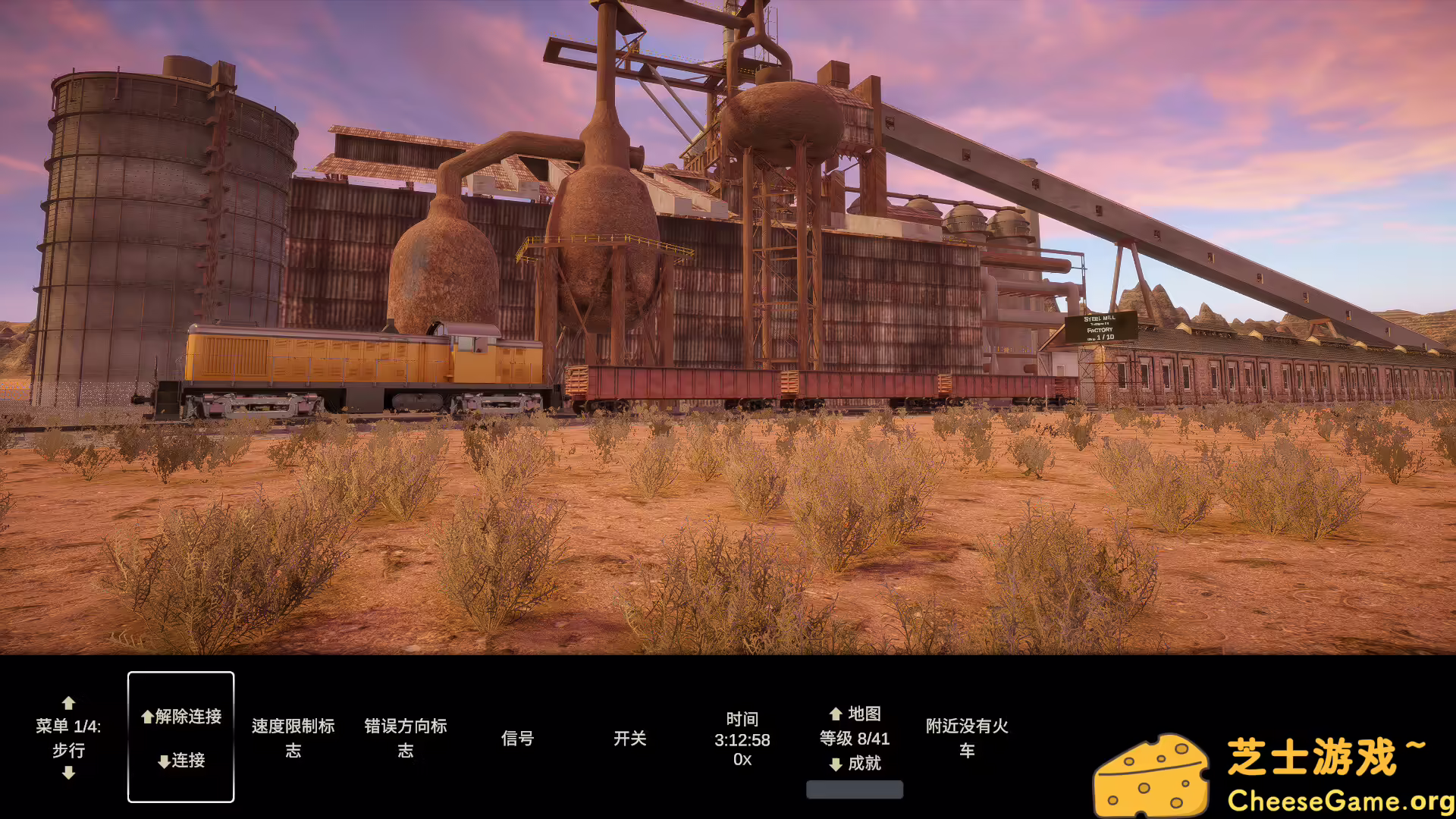Open the 等级 8/41 level display
This screenshot has width=1456, height=819.
[x=855, y=739]
